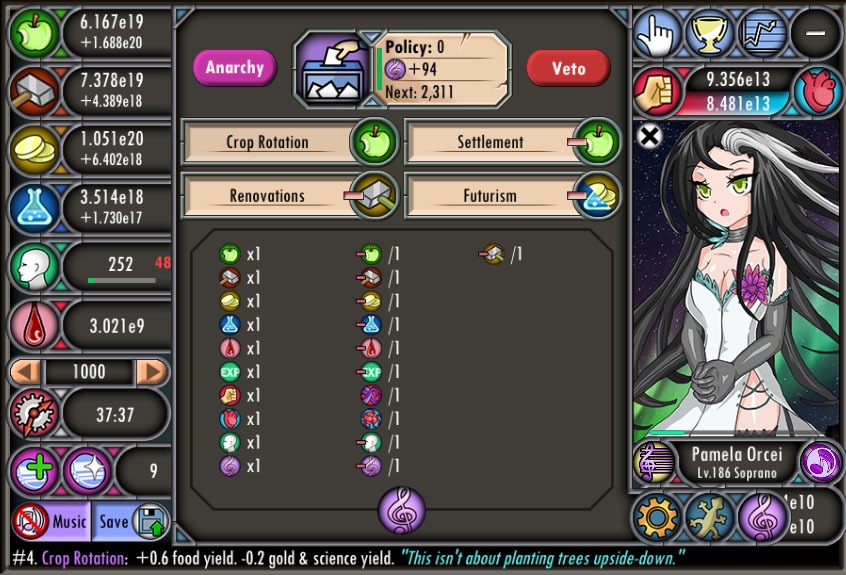Hit the red Veto button
Viewport: 846px width, 575px height.
point(568,68)
